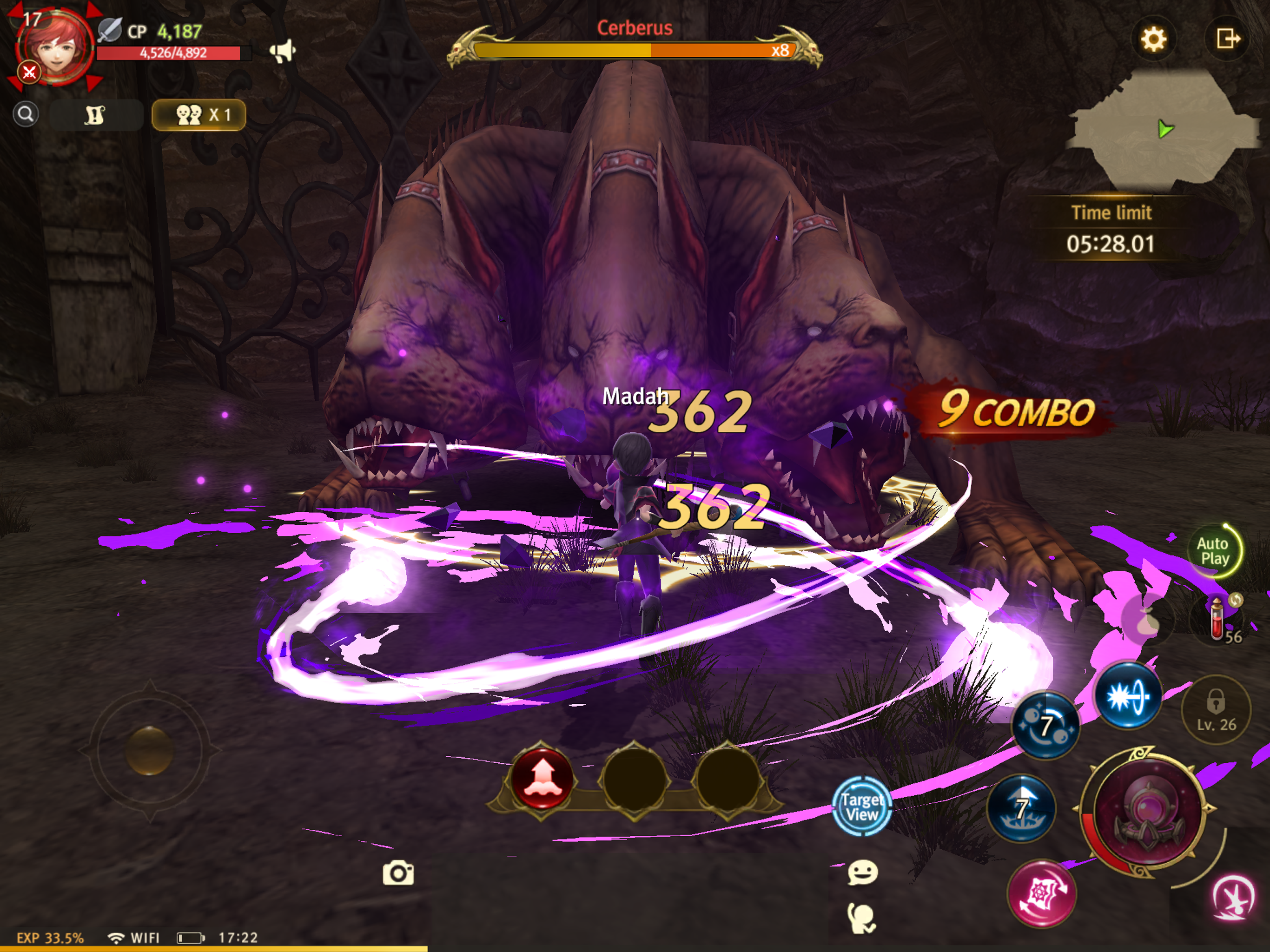Tap the character portrait of level 17 hero
The height and width of the screenshot is (952, 1270).
(56, 46)
